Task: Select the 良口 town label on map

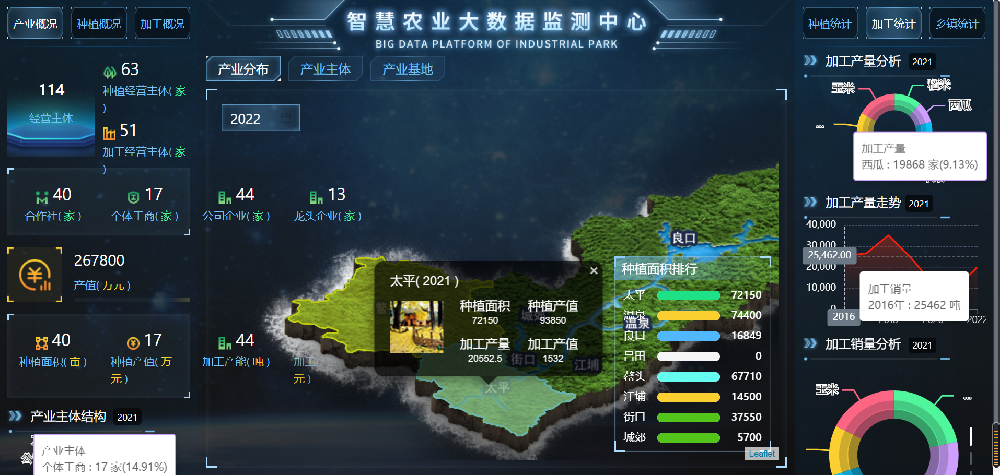Action: point(683,238)
